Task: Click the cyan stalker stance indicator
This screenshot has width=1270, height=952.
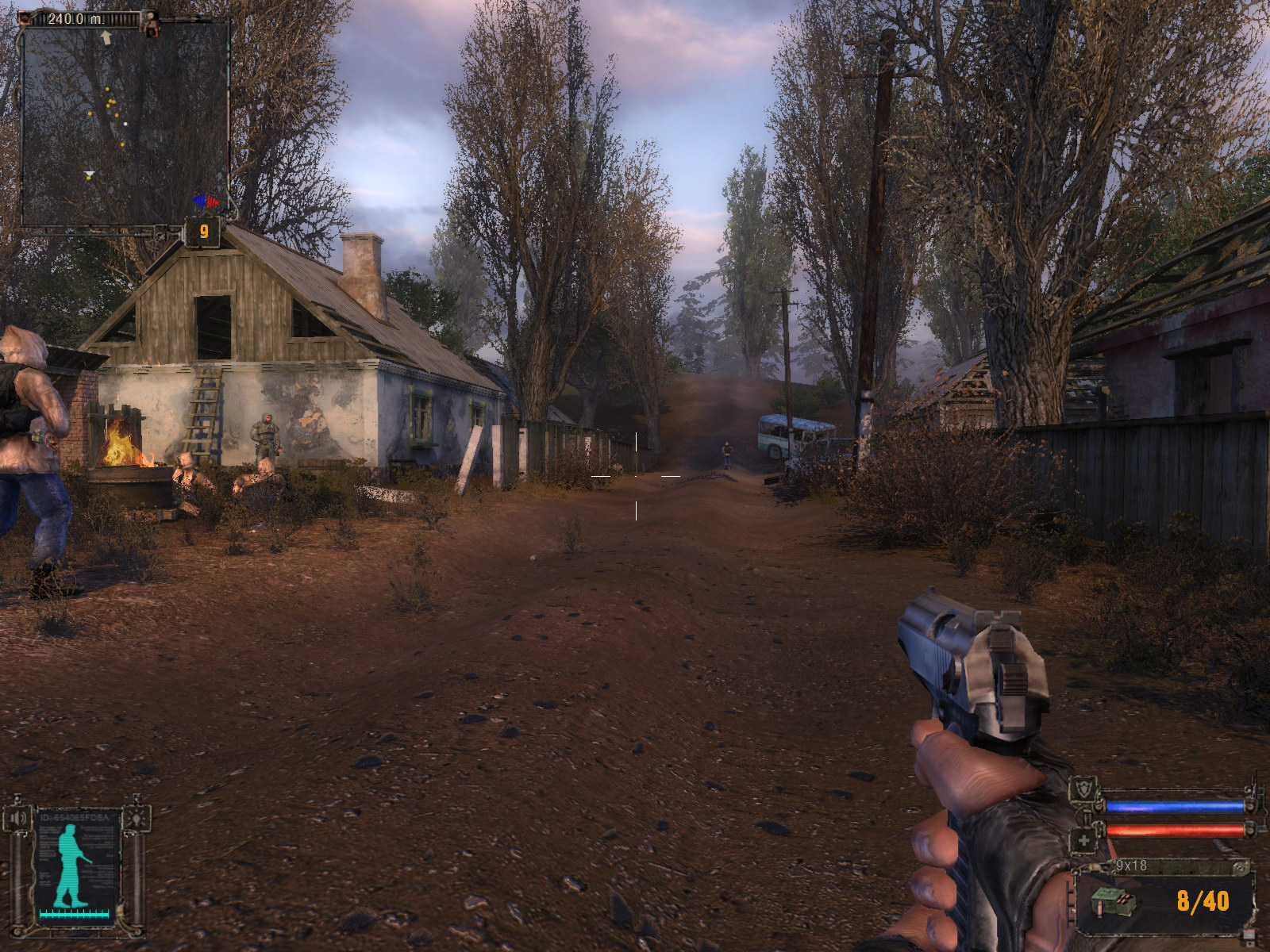Action: pos(75,866)
